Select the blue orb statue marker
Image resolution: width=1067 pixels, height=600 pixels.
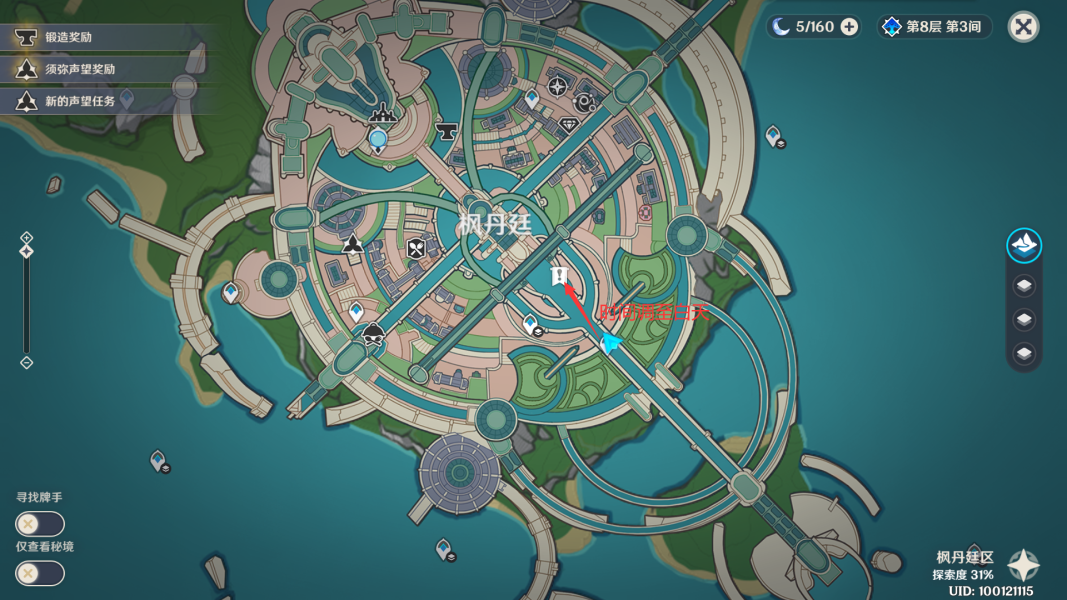(378, 139)
